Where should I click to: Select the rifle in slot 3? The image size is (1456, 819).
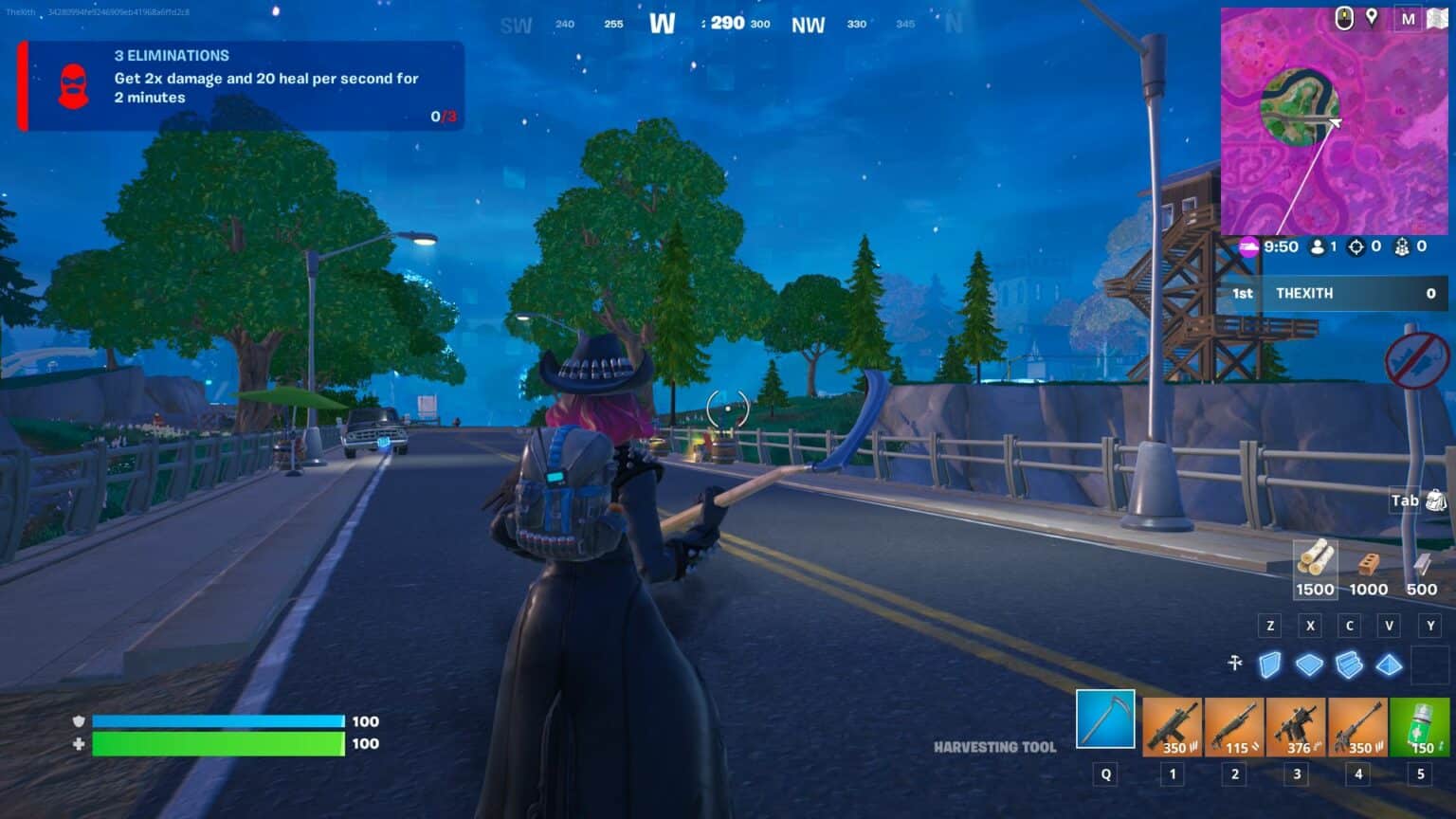tap(1297, 724)
